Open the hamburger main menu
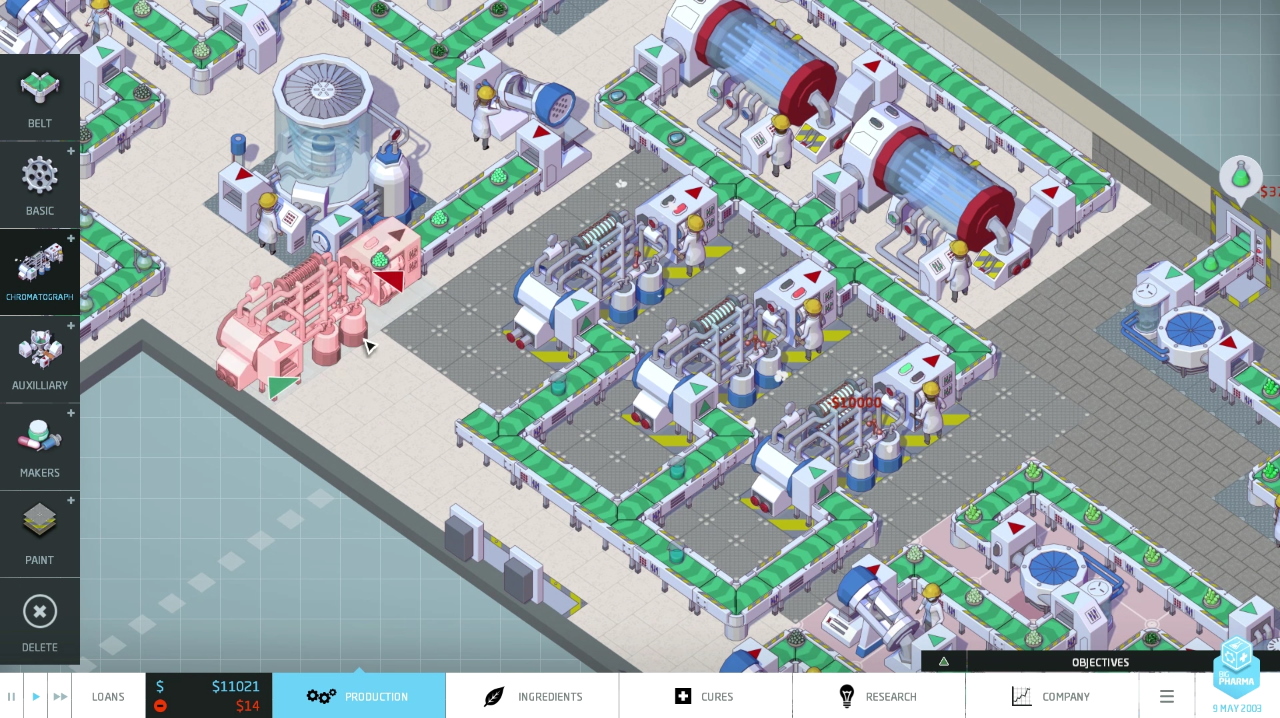1280x718 pixels. pos(1166,696)
